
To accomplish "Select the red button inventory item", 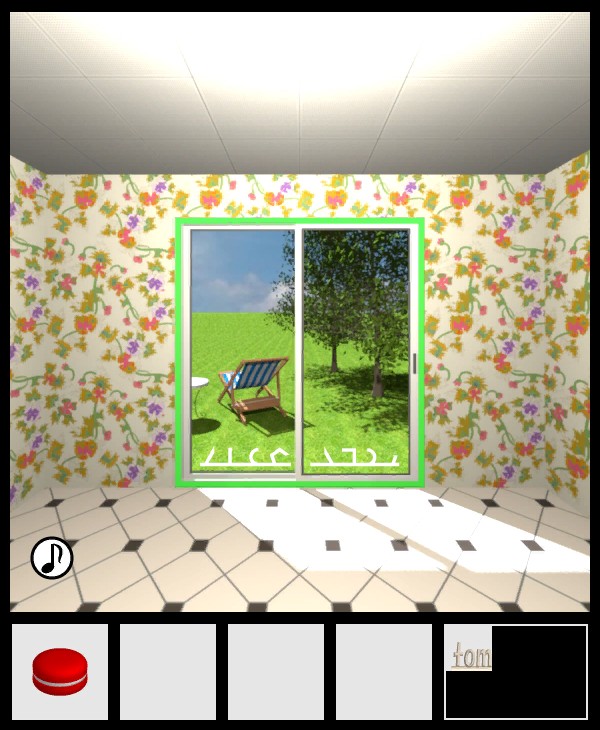I will pyautogui.click(x=60, y=671).
